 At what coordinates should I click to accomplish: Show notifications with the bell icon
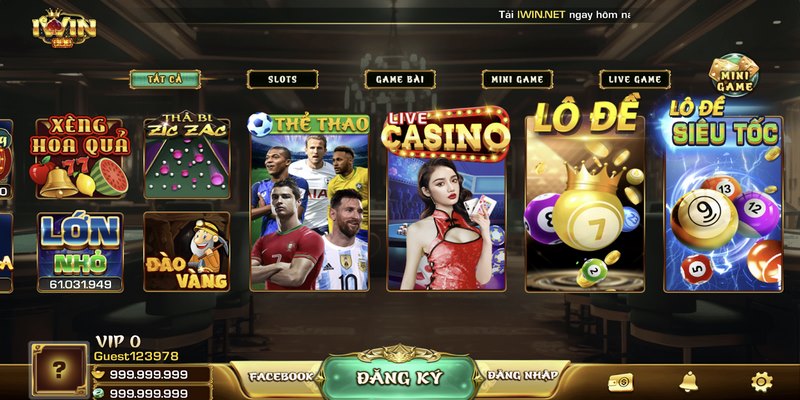pos(689,381)
